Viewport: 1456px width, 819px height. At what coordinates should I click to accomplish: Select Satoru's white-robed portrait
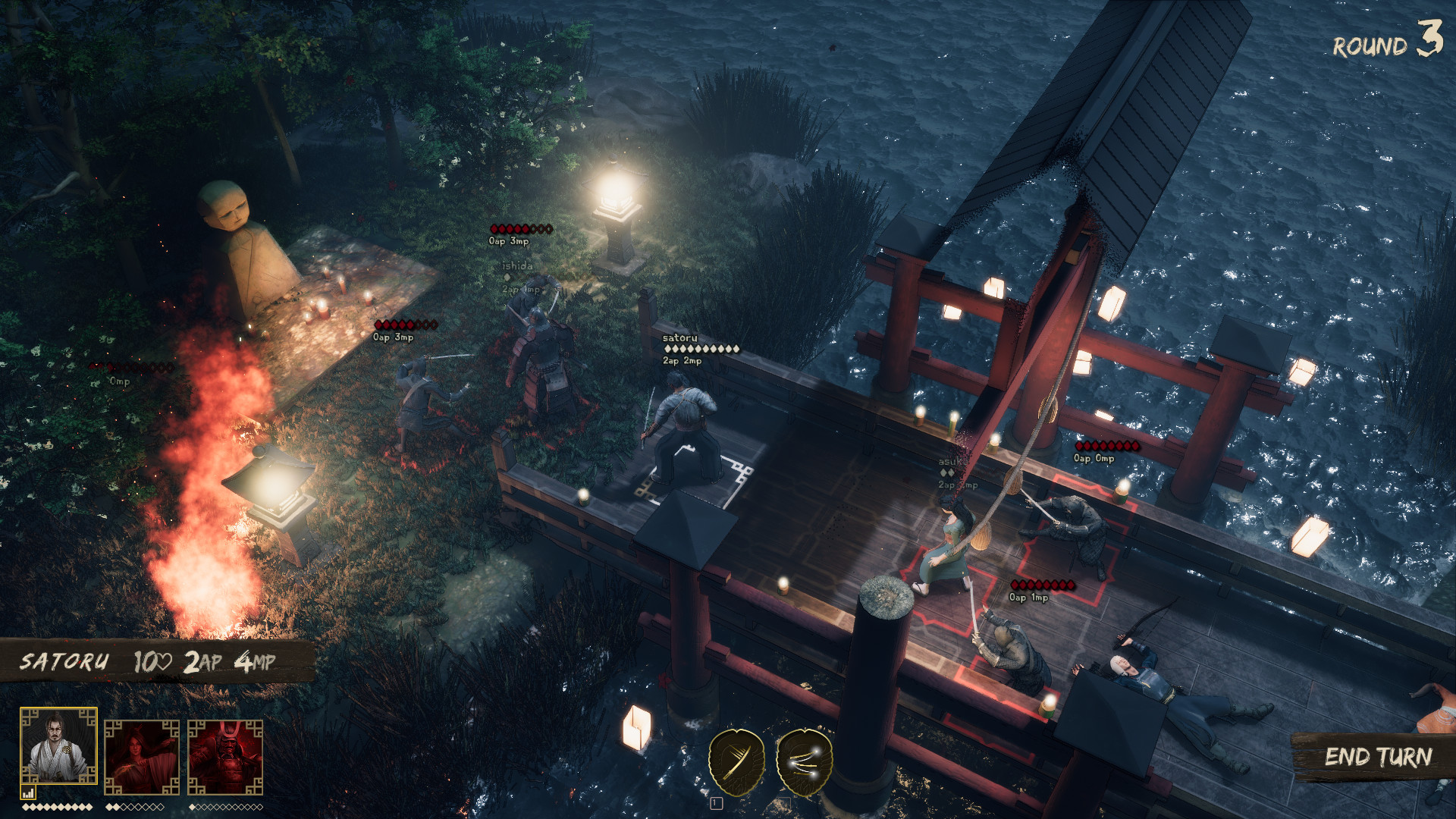pos(58,746)
